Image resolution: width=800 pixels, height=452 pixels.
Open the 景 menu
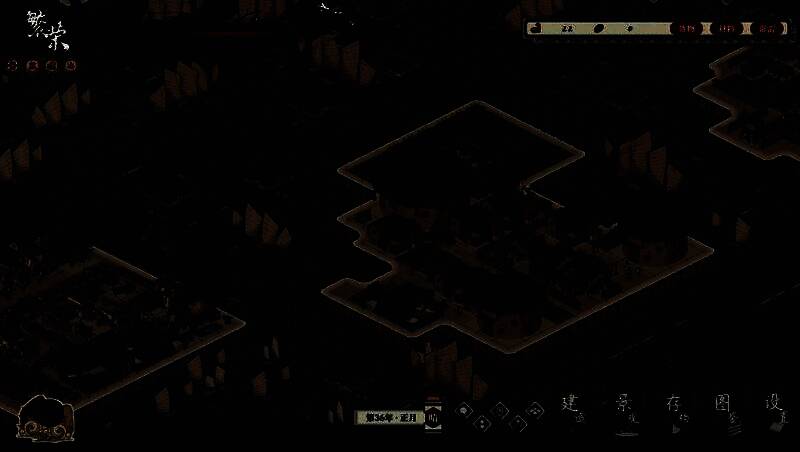coord(624,404)
